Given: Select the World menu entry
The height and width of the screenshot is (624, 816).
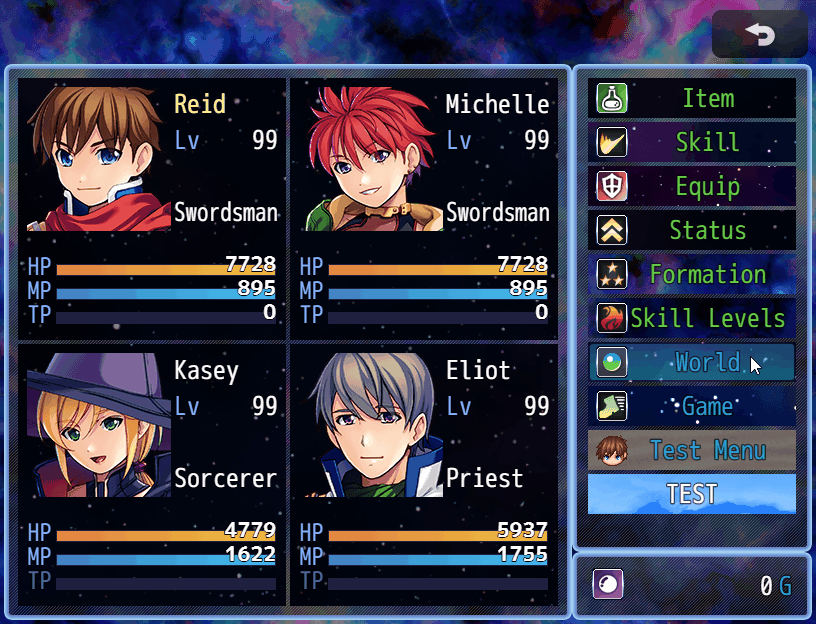Looking at the screenshot, I should [x=692, y=362].
